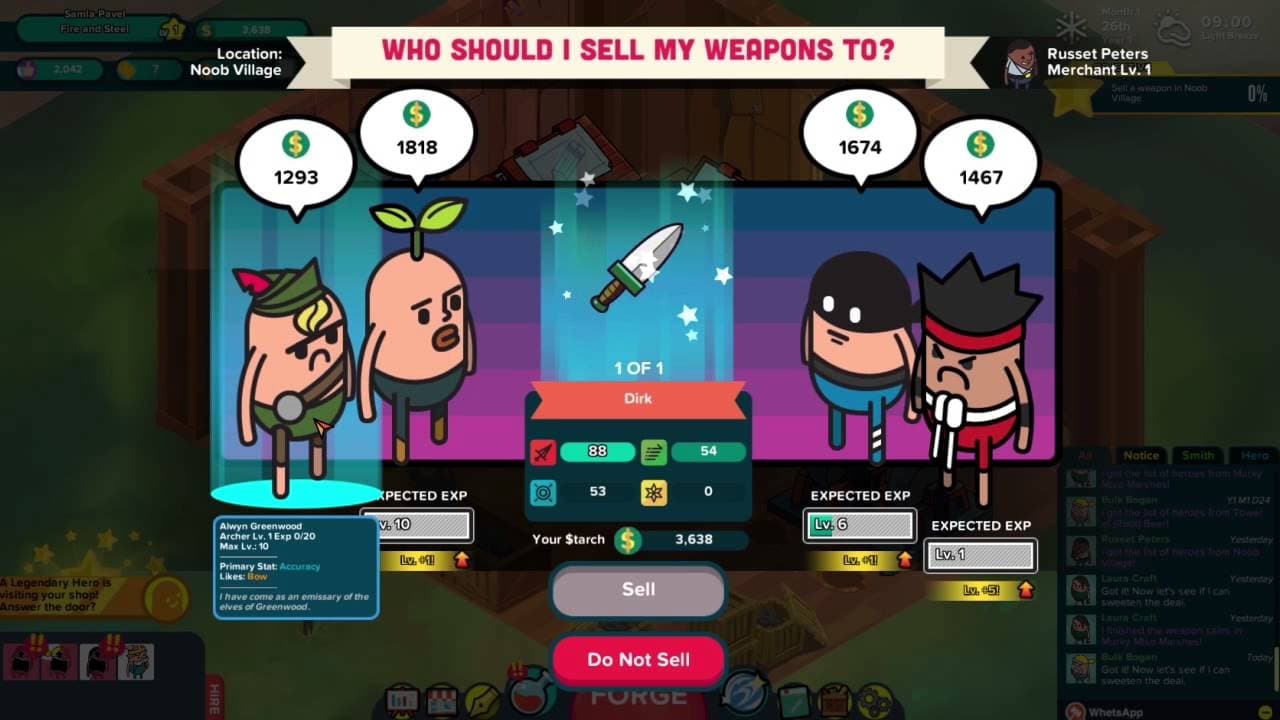Click the Do Not Sell button
Image resolution: width=1280 pixels, height=720 pixels.
click(x=637, y=659)
